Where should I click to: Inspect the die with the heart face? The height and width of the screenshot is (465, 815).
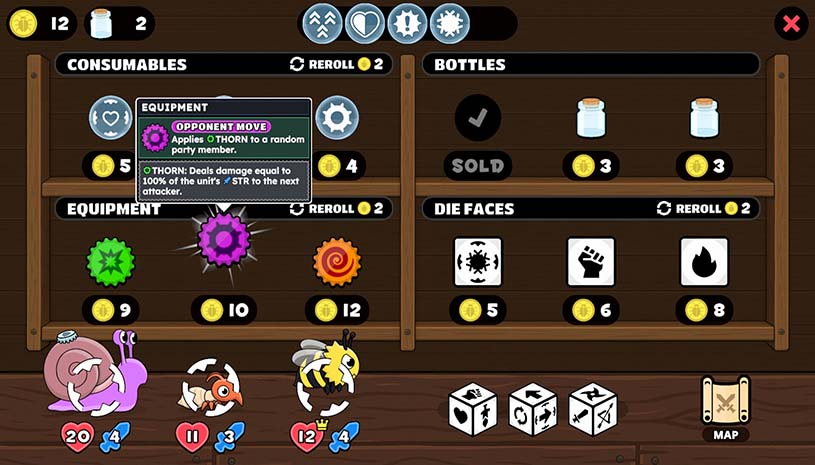point(473,409)
